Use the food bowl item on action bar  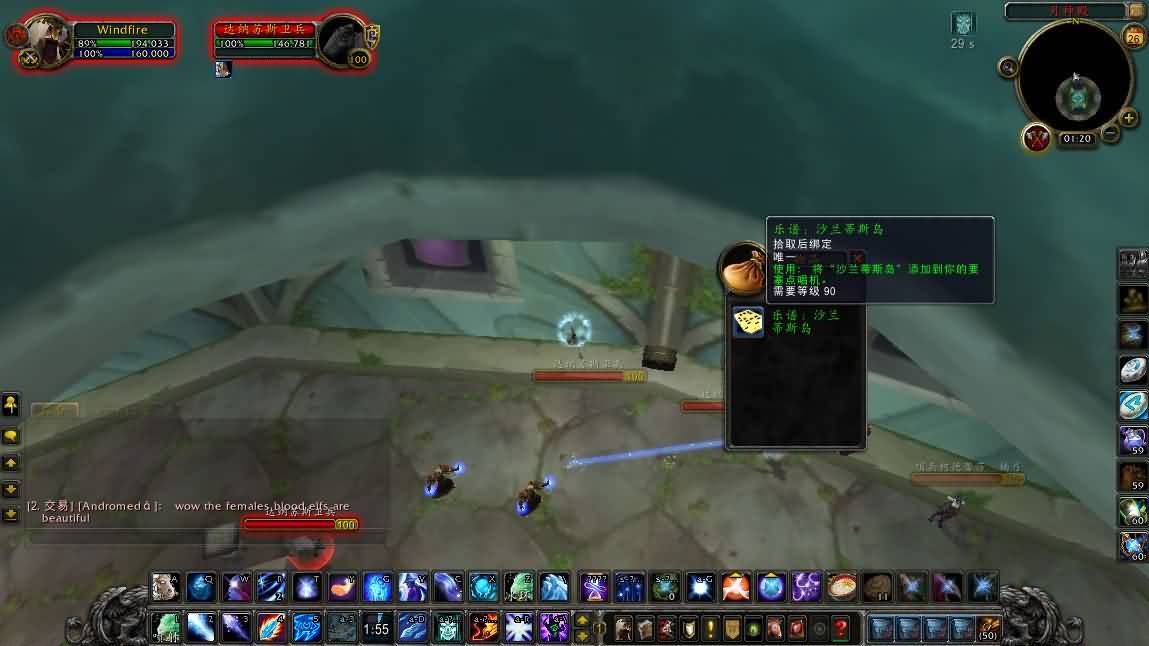click(842, 586)
